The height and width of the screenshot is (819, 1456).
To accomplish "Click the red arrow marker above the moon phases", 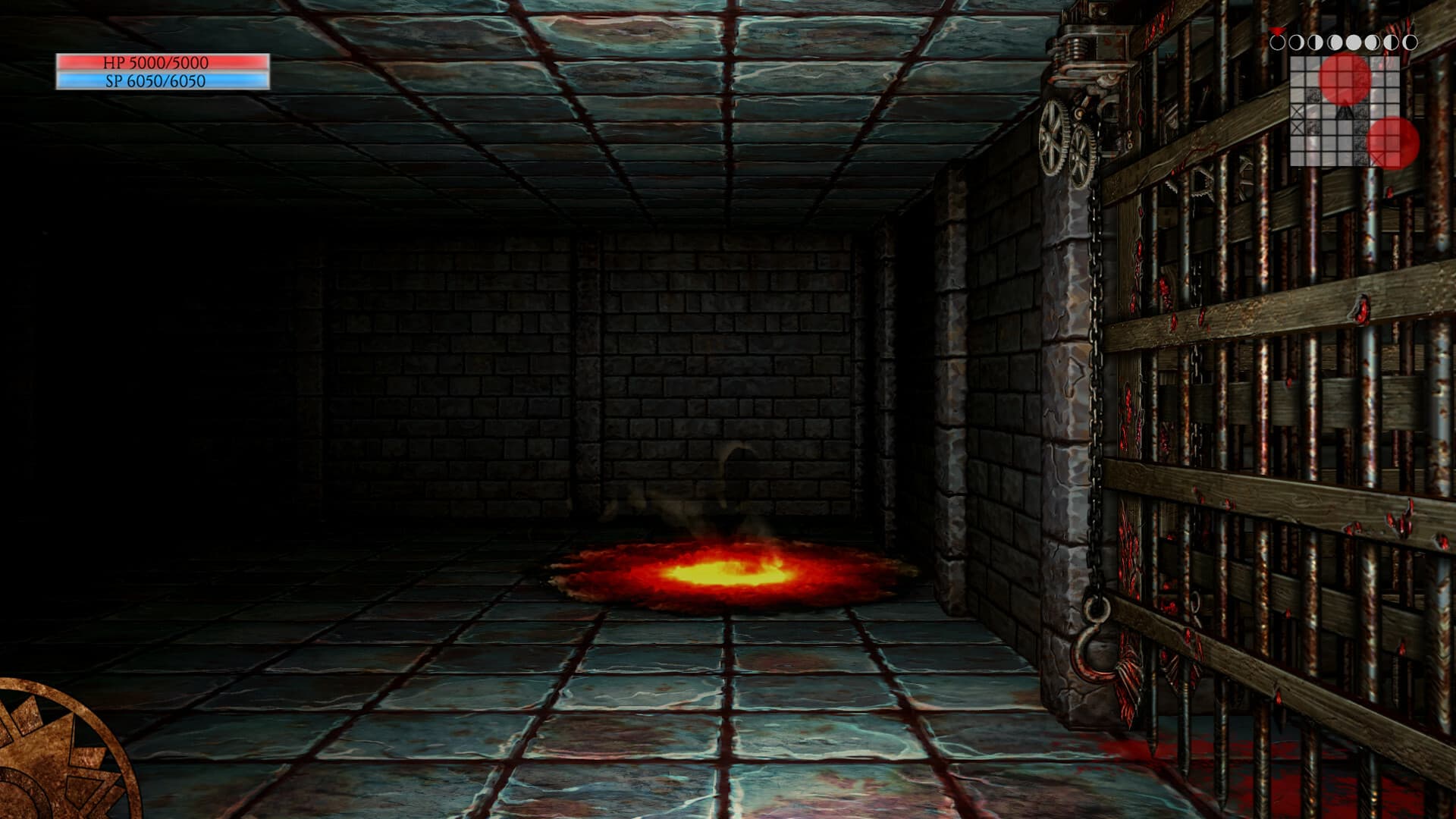I will [1278, 30].
